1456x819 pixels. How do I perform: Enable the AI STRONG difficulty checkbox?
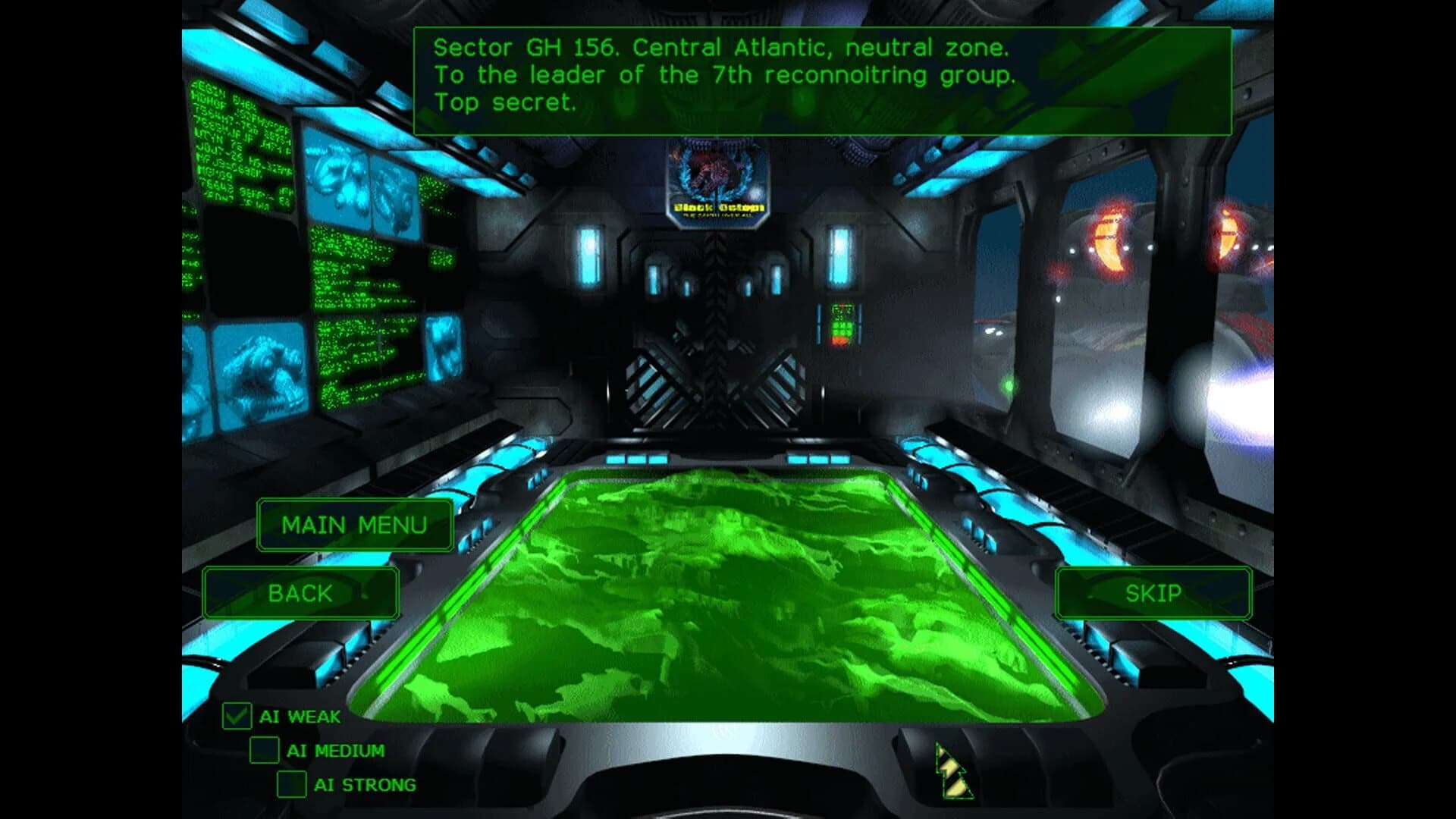click(290, 785)
